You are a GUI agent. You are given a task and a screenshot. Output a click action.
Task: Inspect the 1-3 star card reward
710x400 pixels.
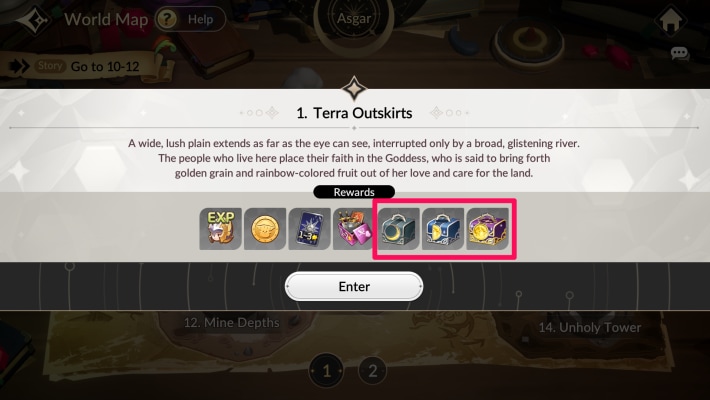[309, 229]
